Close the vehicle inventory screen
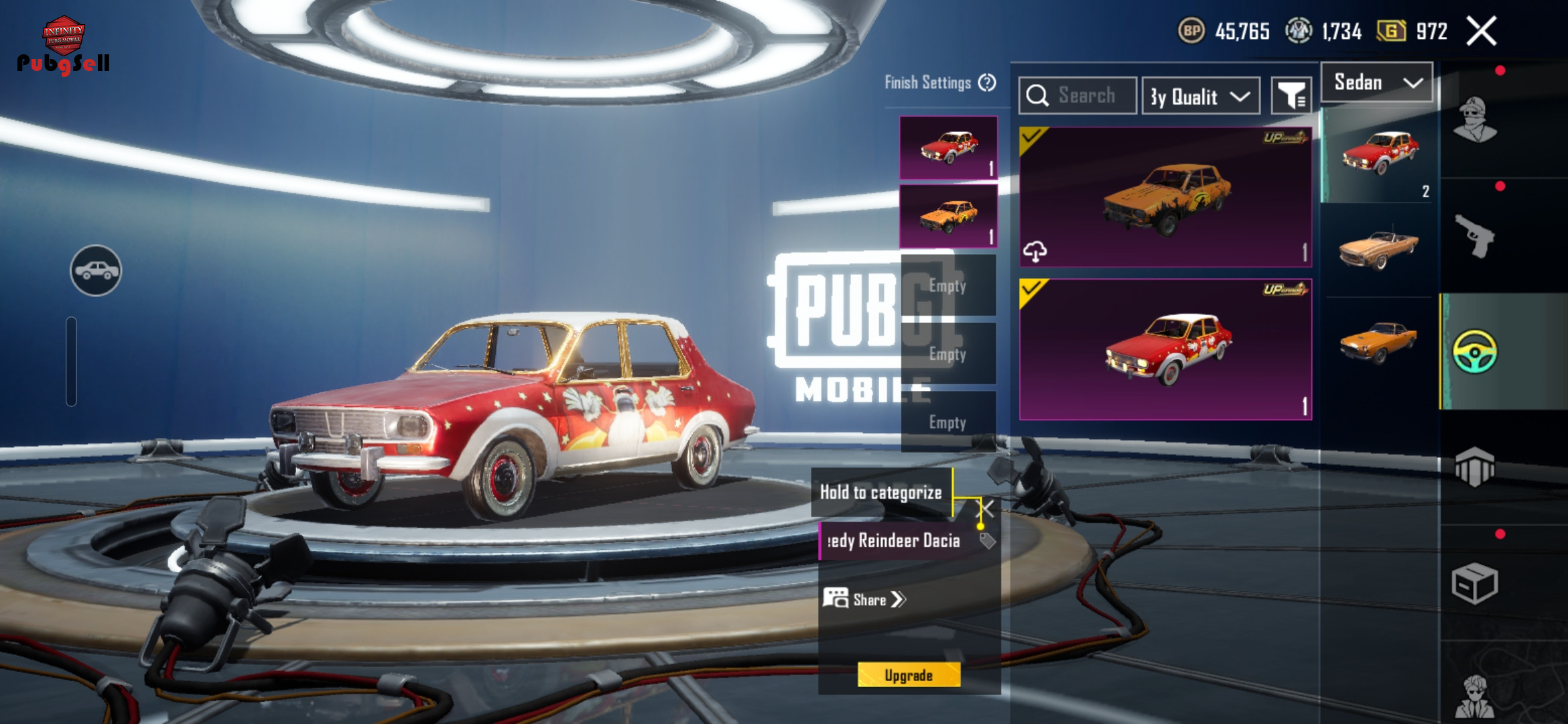Screen dimensions: 1568x724 1482,32
